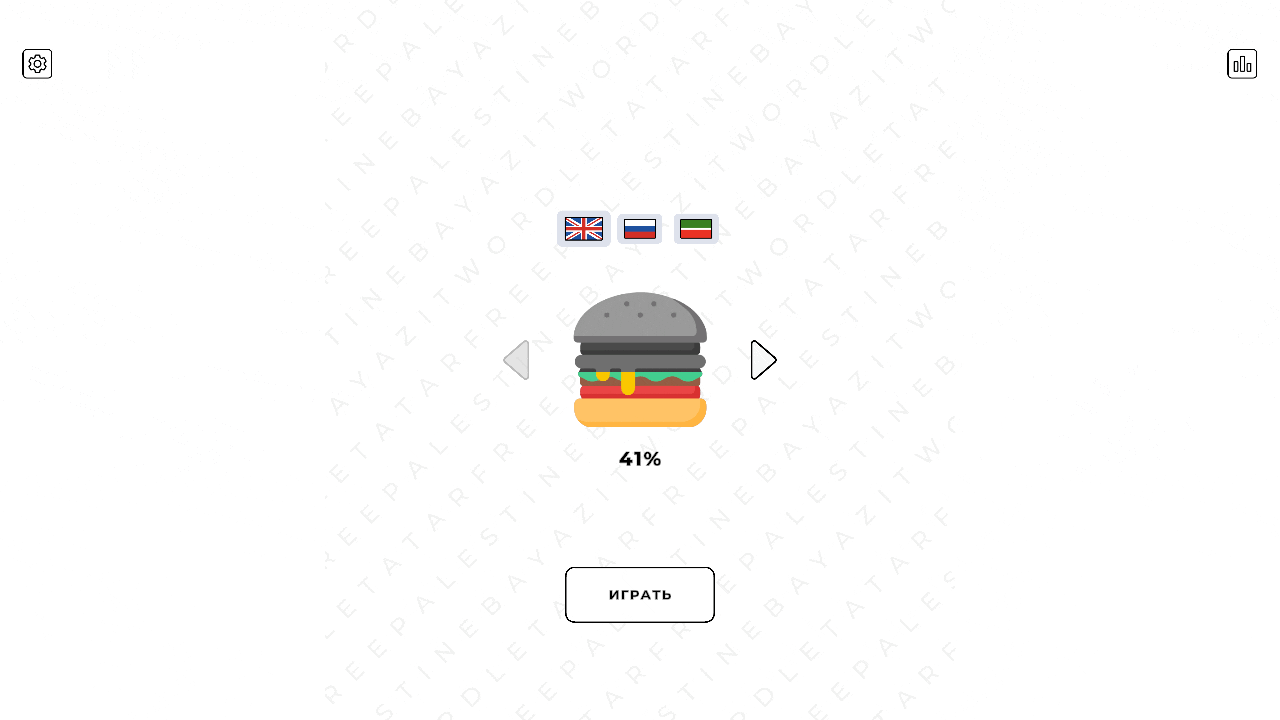
Task: Select the Tatar flag language option
Action: (x=696, y=229)
